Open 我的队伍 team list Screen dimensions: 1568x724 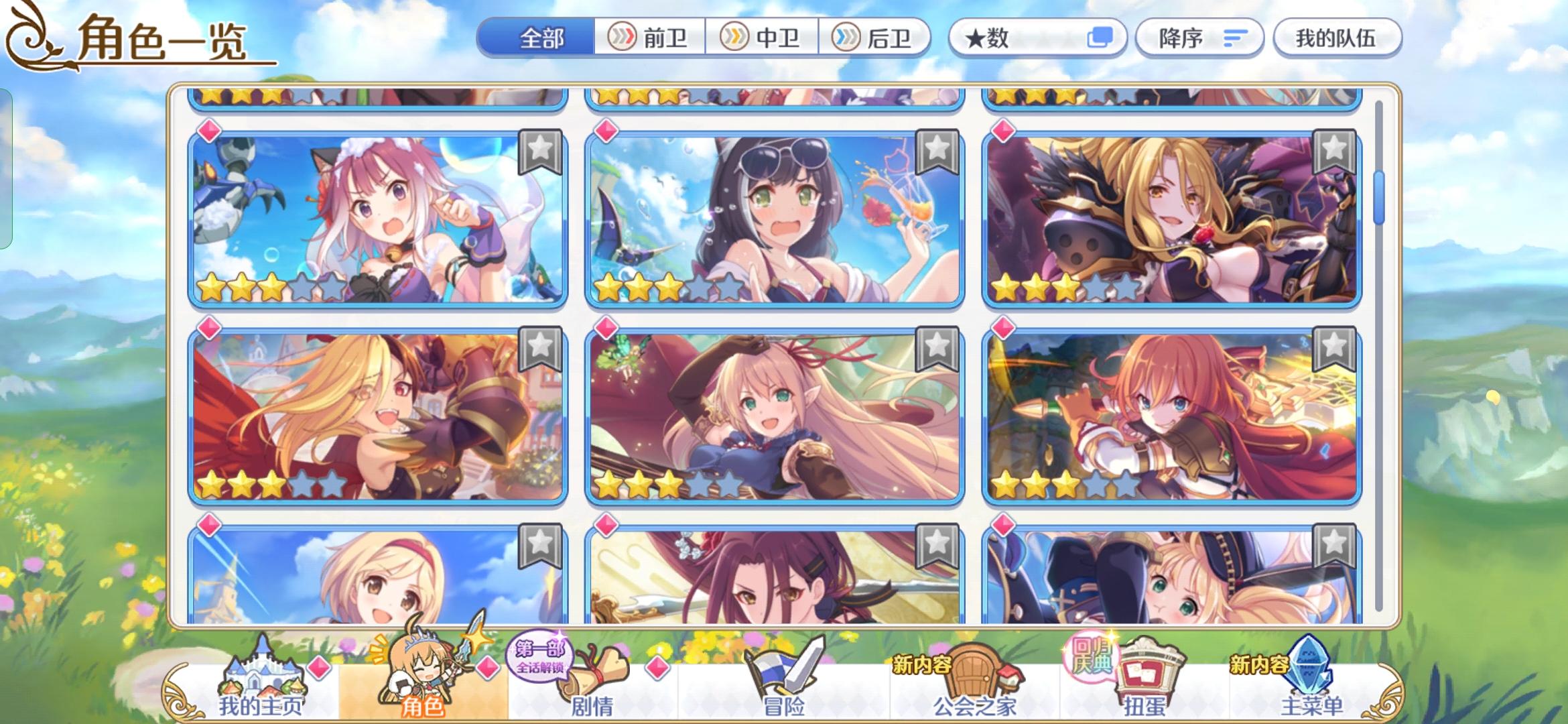[1337, 38]
